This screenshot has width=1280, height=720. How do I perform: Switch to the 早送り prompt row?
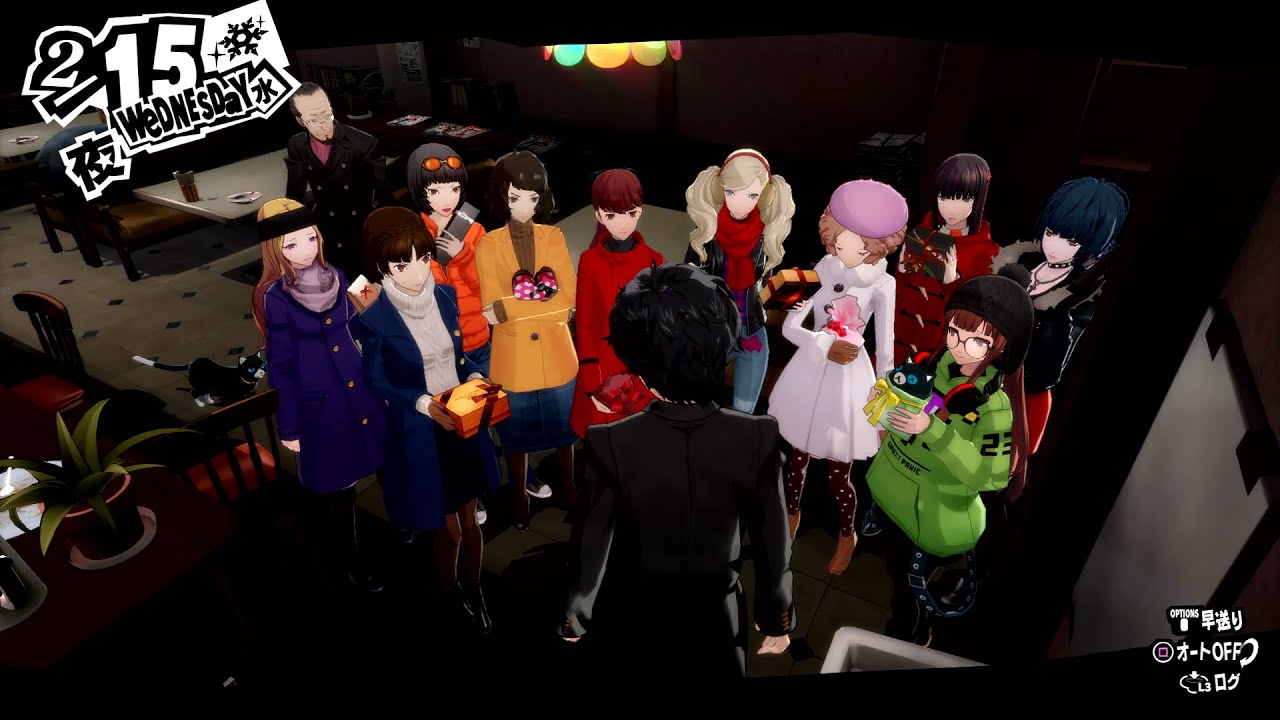coord(1210,620)
